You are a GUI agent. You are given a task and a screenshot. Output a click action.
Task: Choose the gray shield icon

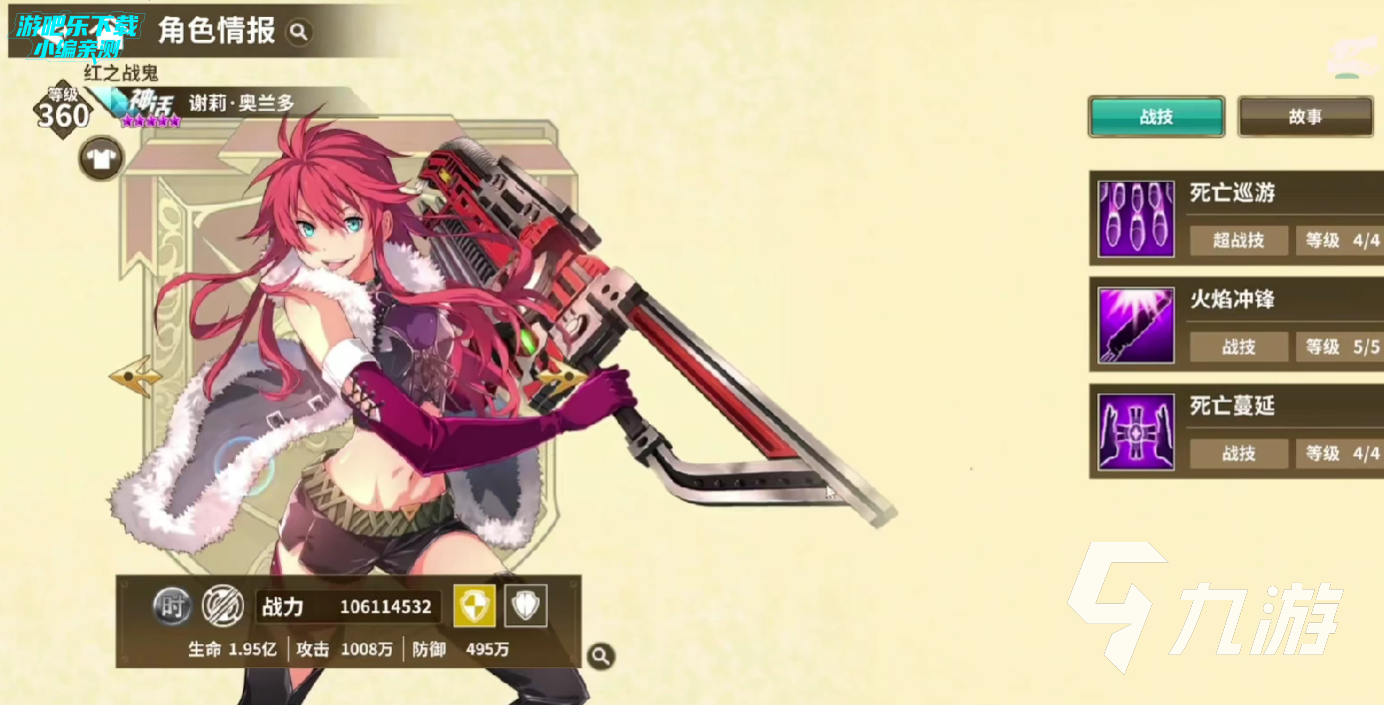[525, 606]
